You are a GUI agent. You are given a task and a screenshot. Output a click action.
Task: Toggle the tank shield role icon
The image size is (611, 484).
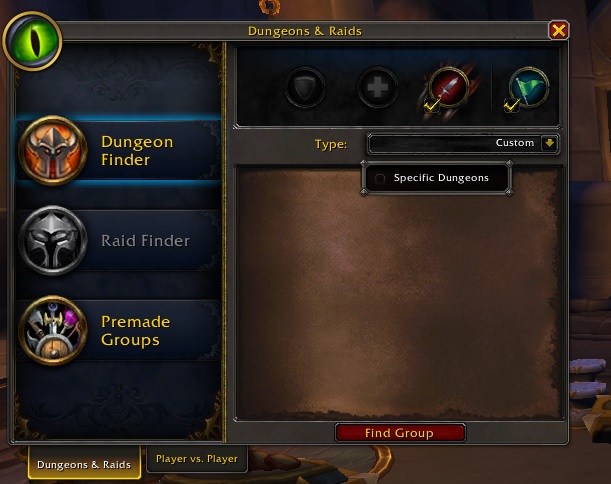coord(304,88)
